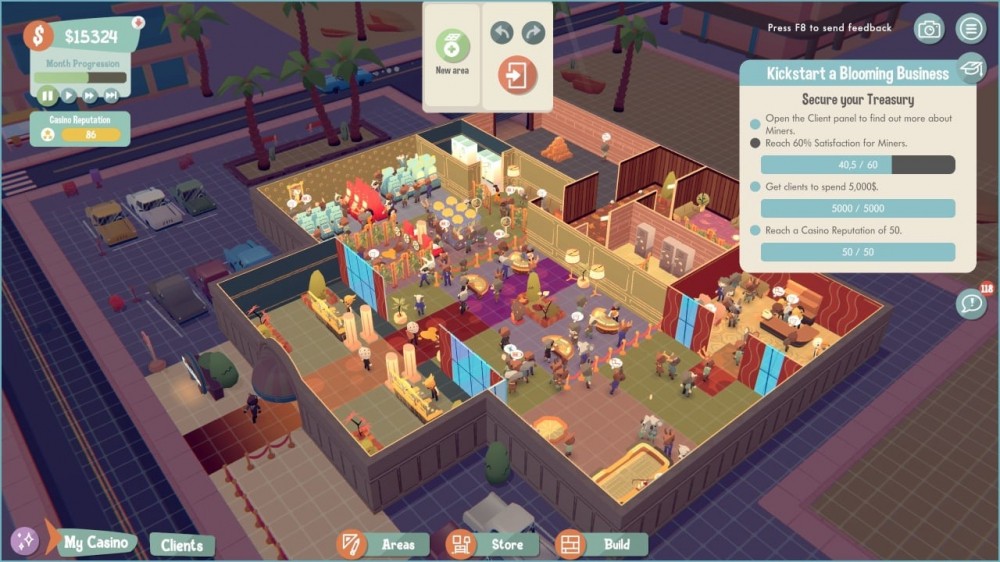1000x562 pixels.
Task: Switch to fast-forward speed
Action: (89, 96)
